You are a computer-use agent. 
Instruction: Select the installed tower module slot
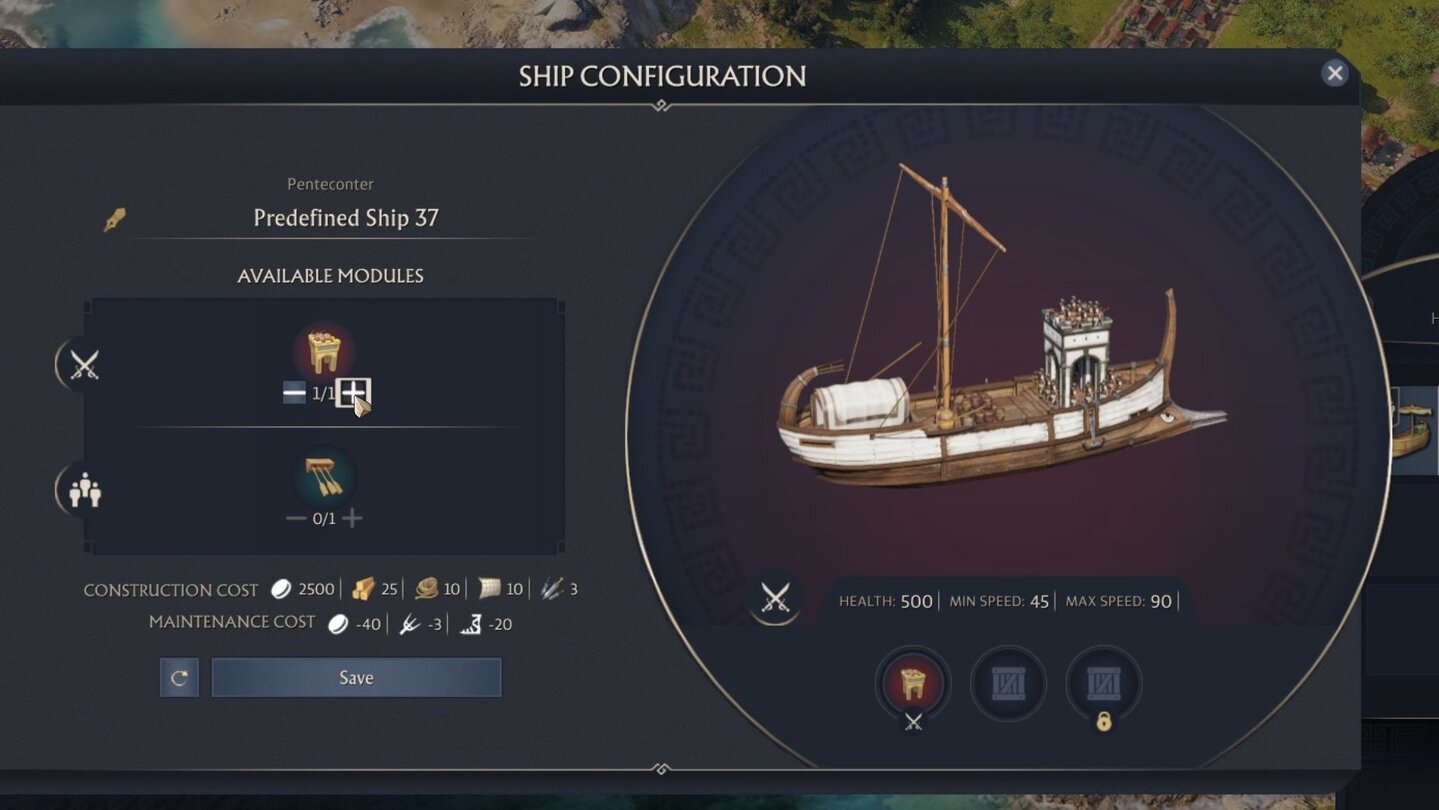[913, 684]
